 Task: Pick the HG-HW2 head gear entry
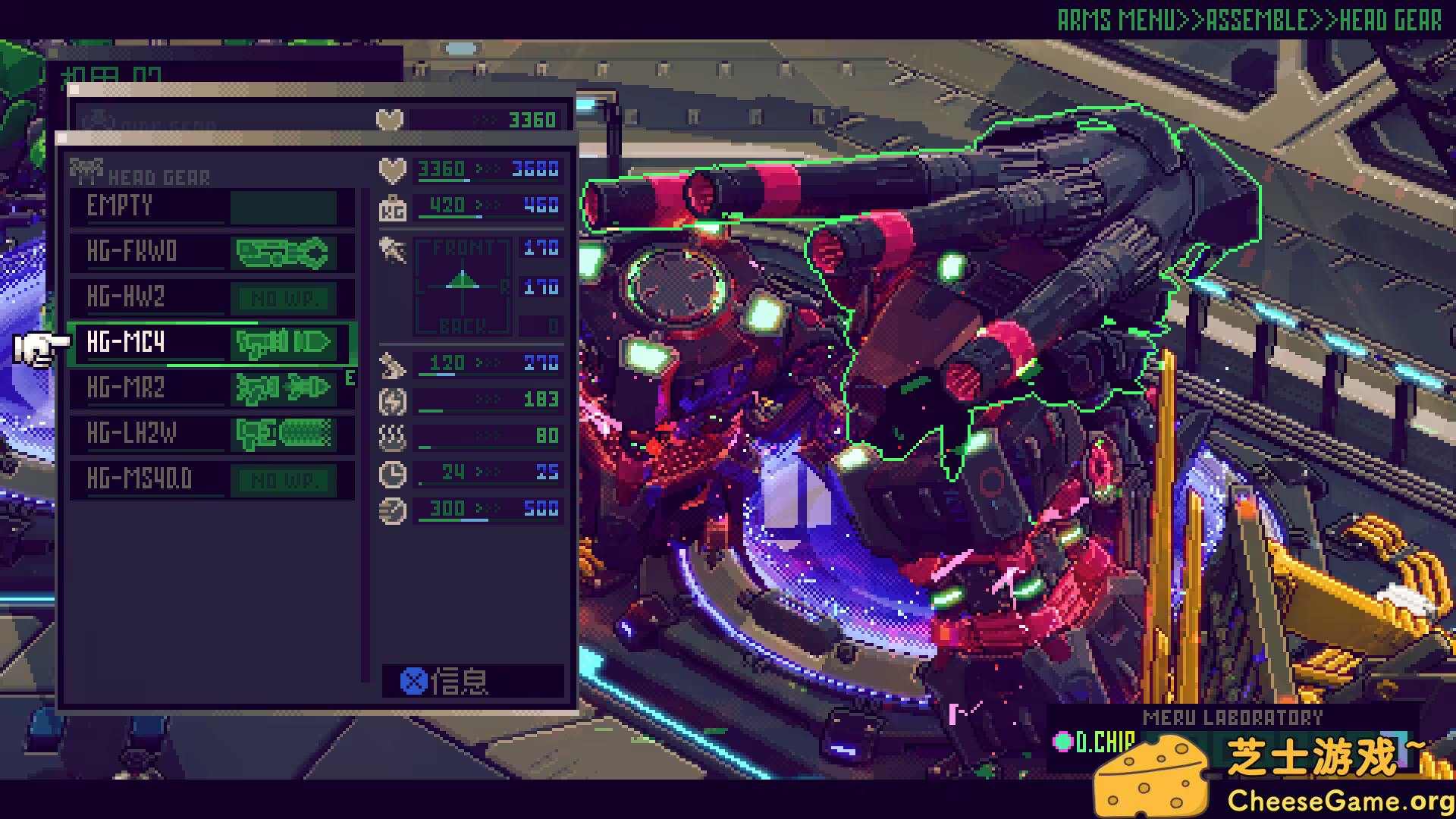[x=211, y=298]
